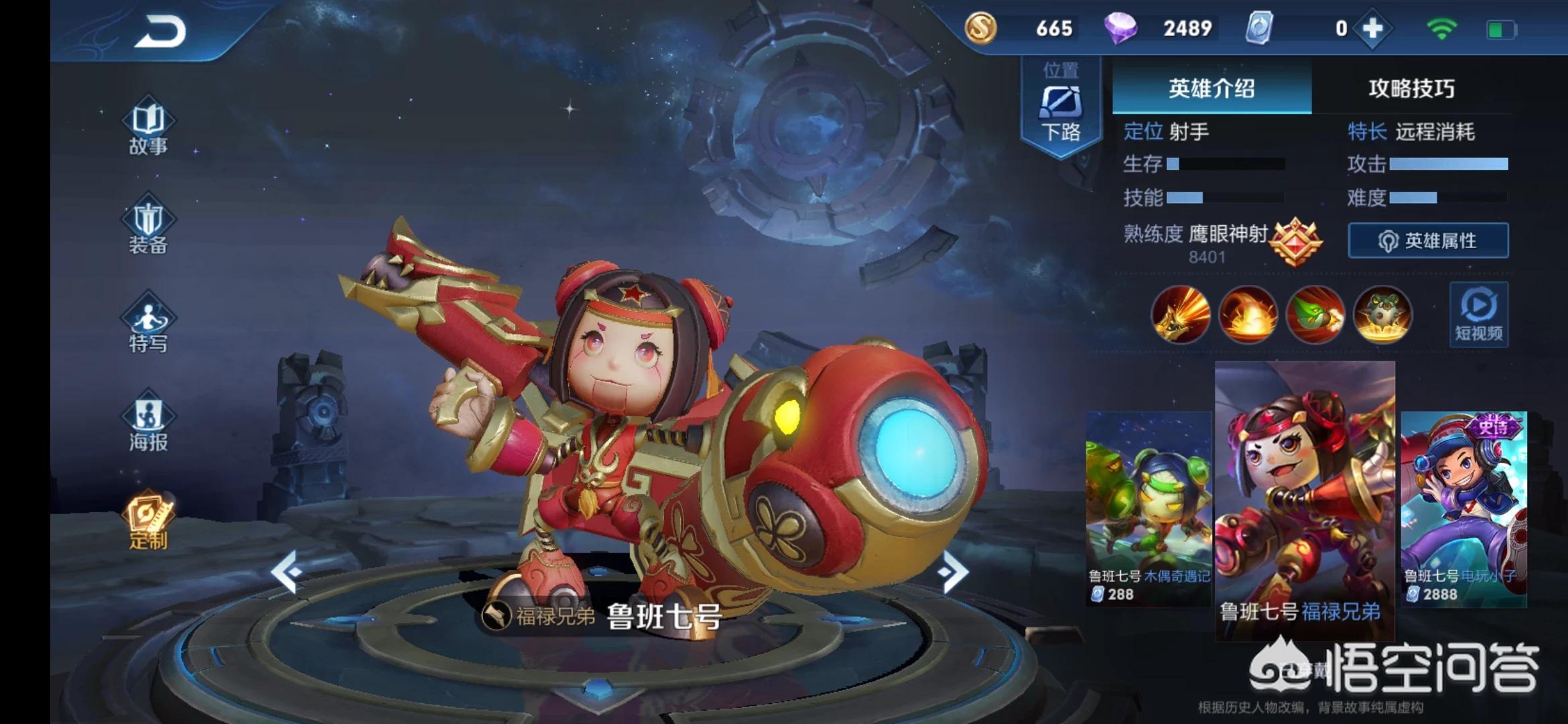Go back using the return arrow
Viewport: 1568px width, 724px height.
click(160, 32)
